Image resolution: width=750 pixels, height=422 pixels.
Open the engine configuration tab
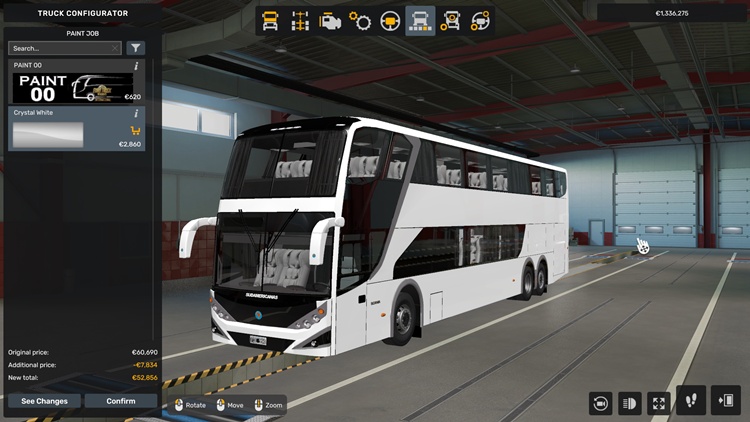[329, 20]
